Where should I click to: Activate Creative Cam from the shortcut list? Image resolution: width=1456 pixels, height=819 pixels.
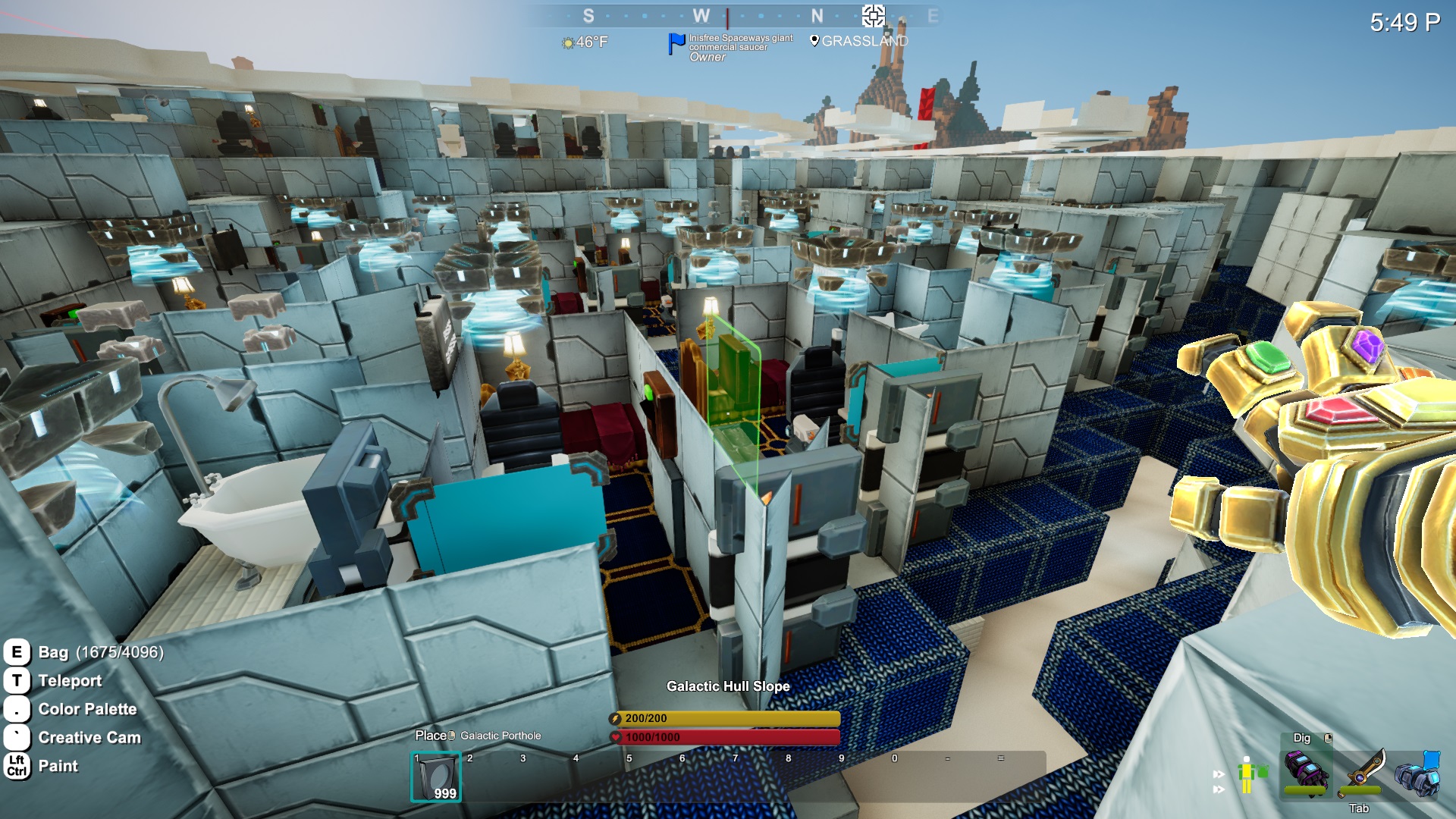click(89, 738)
